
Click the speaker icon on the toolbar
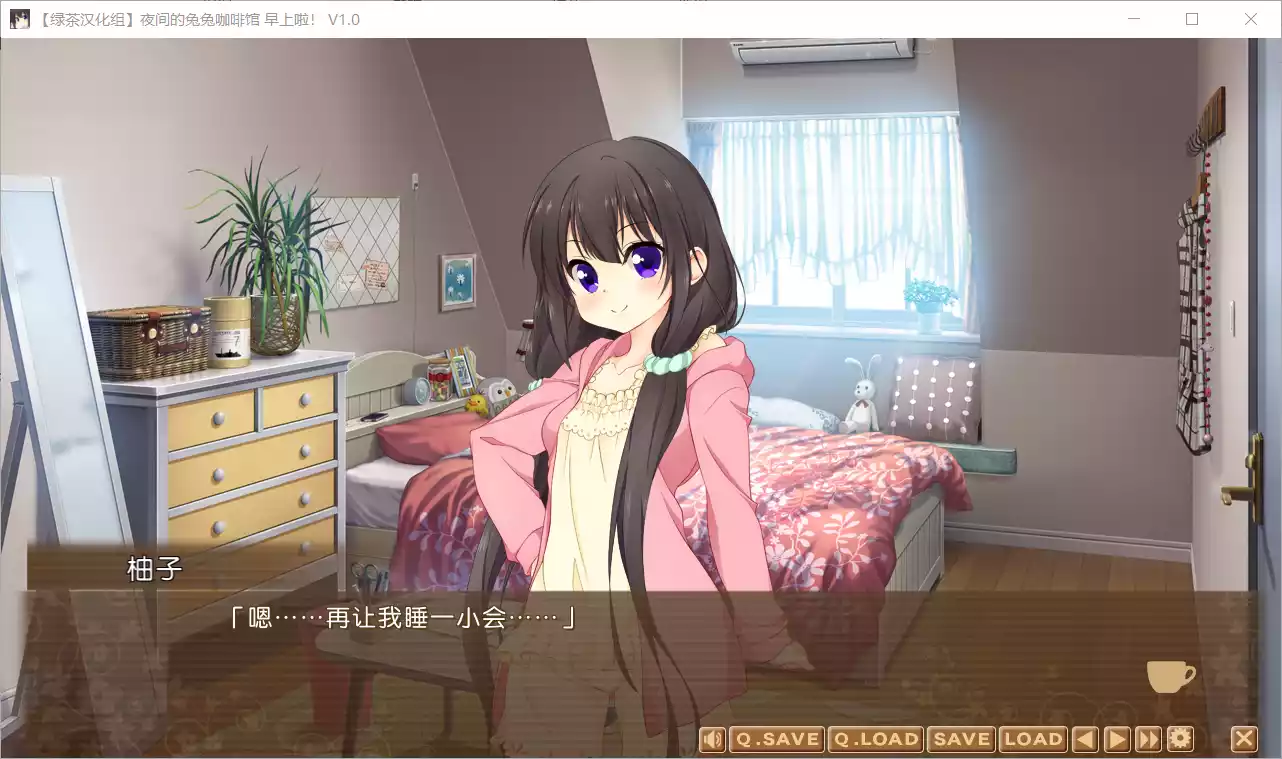(x=713, y=739)
